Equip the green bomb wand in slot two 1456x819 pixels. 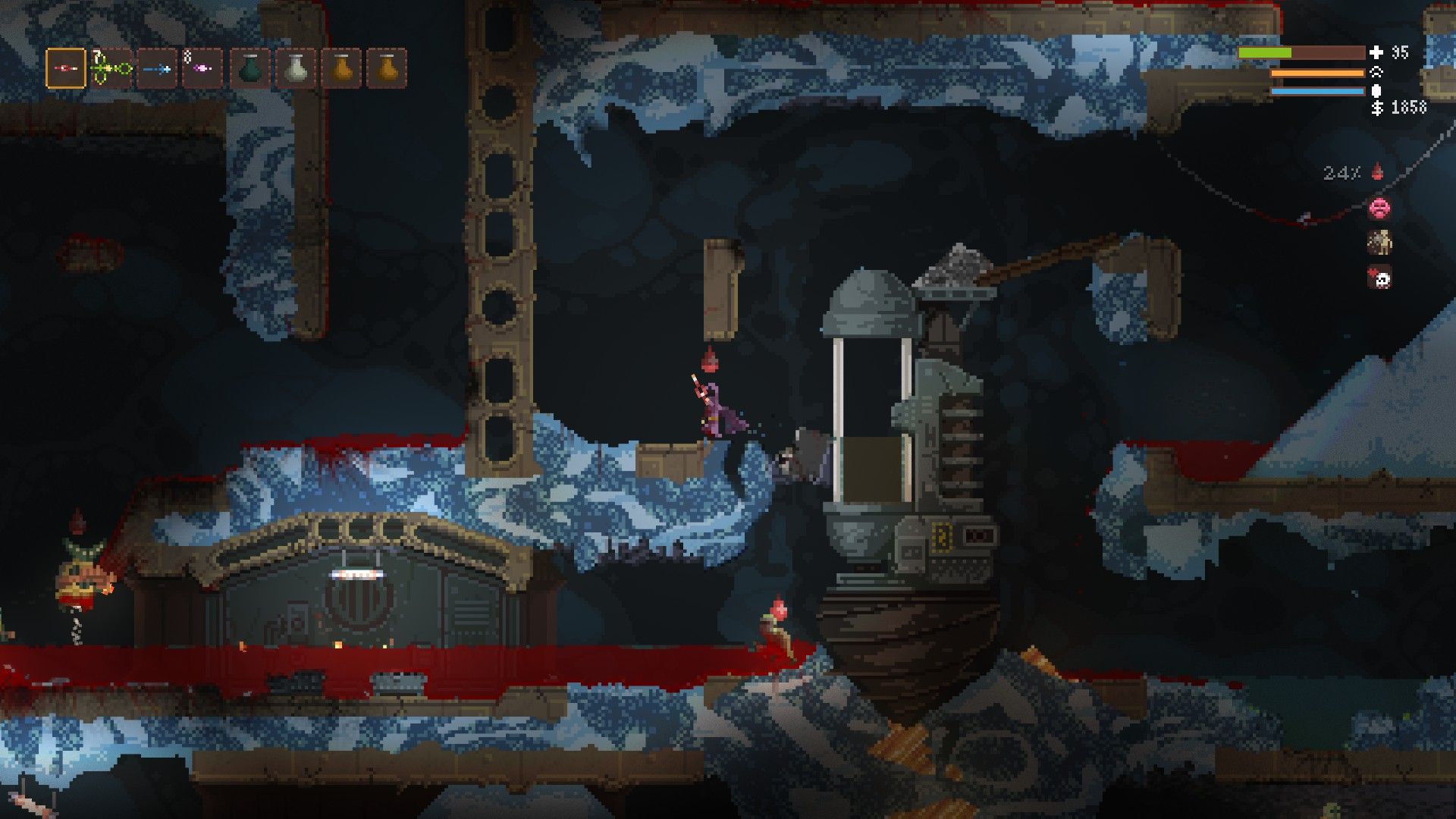pyautogui.click(x=111, y=68)
